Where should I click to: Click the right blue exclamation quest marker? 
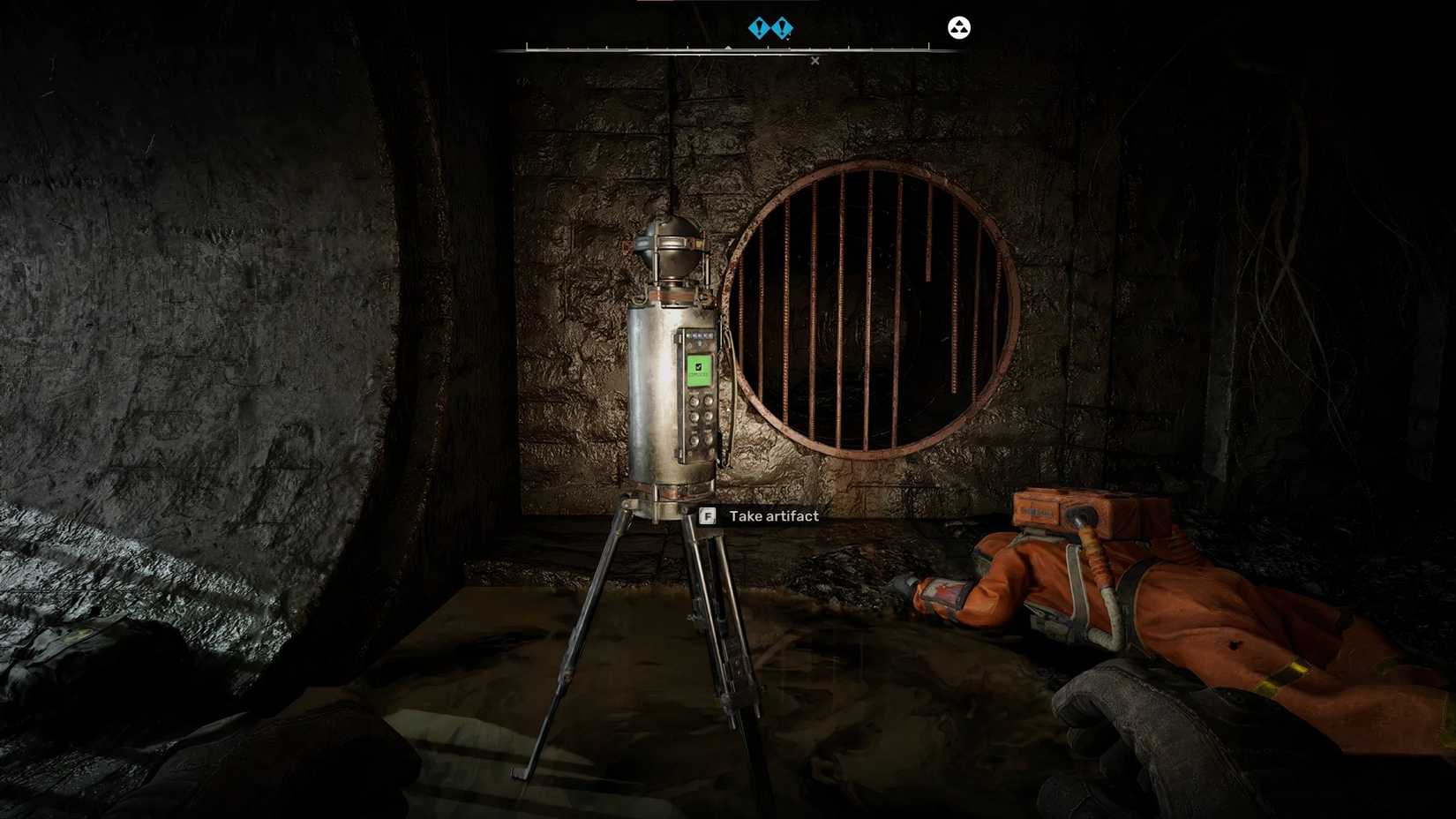point(782,27)
